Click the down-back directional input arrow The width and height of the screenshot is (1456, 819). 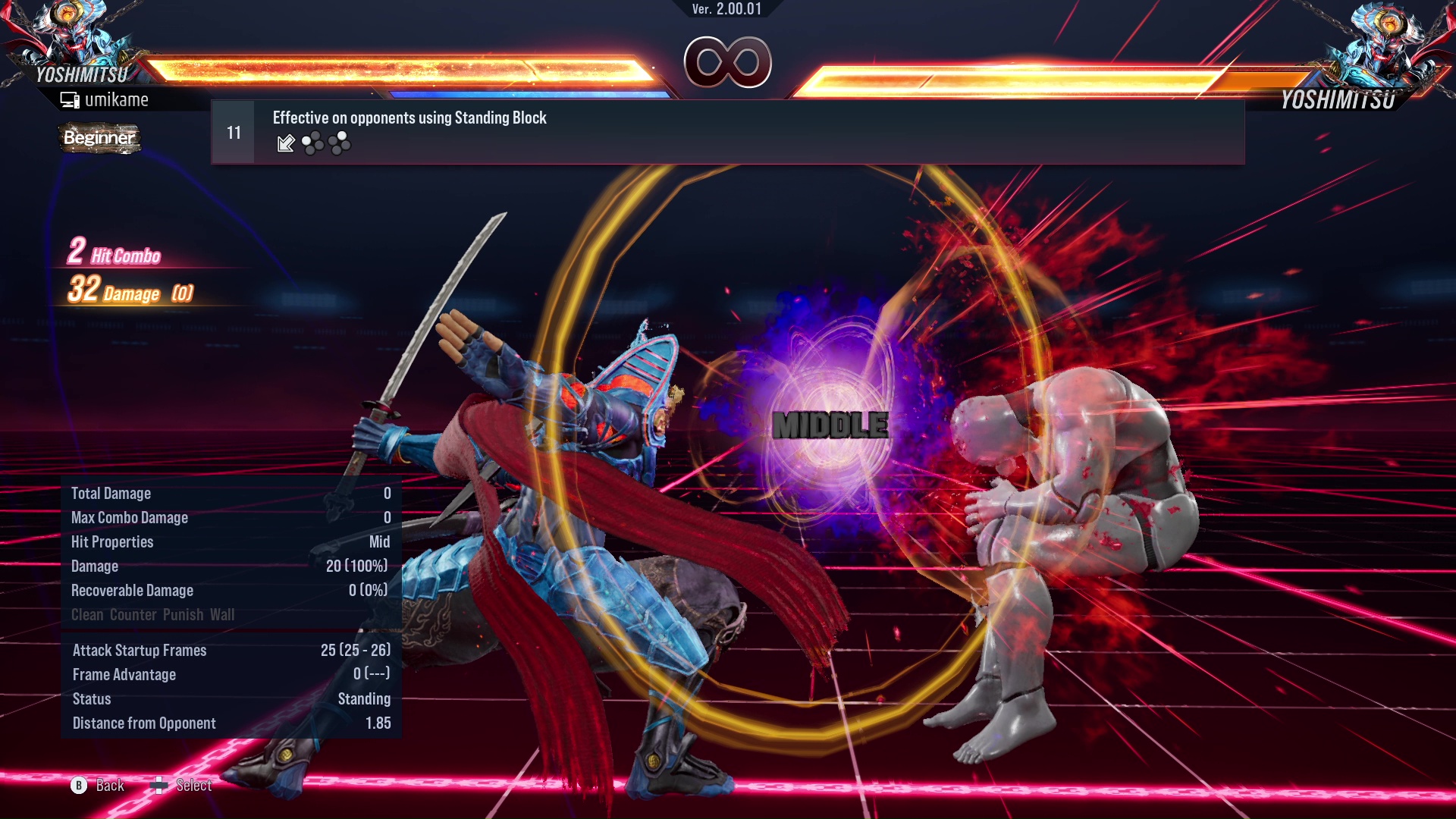click(x=285, y=143)
